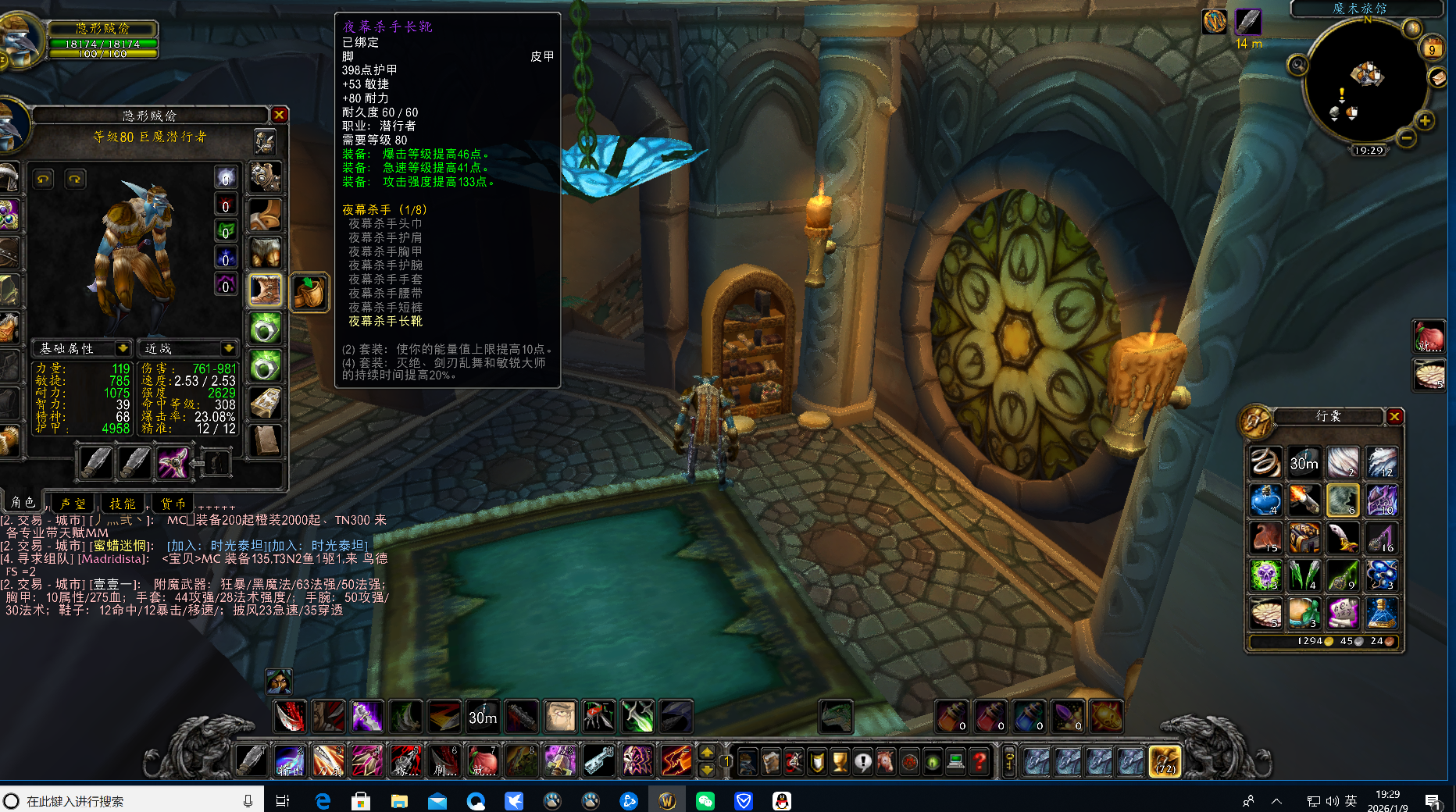Close the 行囊 backpack window
1456x812 pixels.
[1394, 417]
